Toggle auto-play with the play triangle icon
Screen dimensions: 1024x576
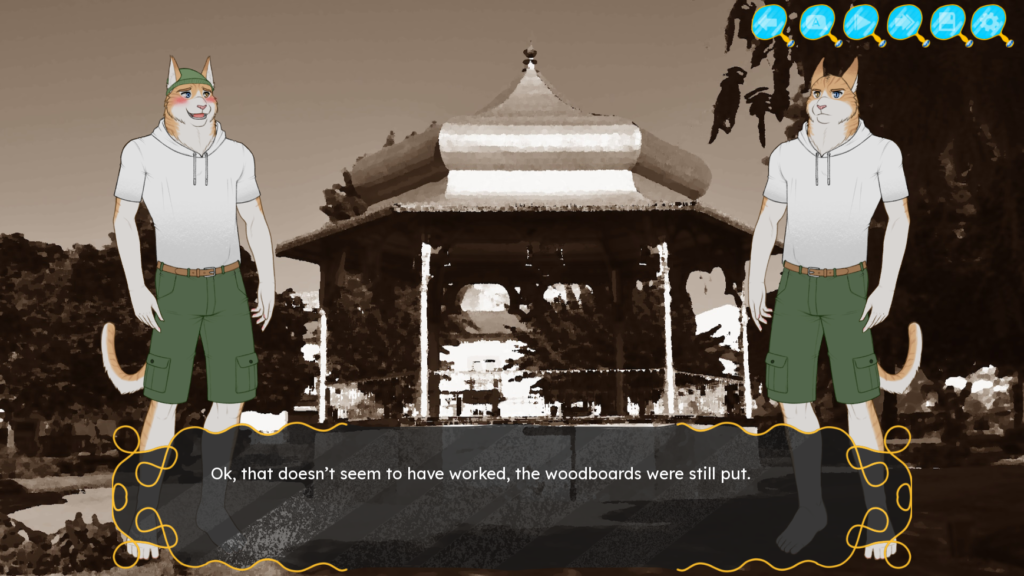click(x=860, y=22)
